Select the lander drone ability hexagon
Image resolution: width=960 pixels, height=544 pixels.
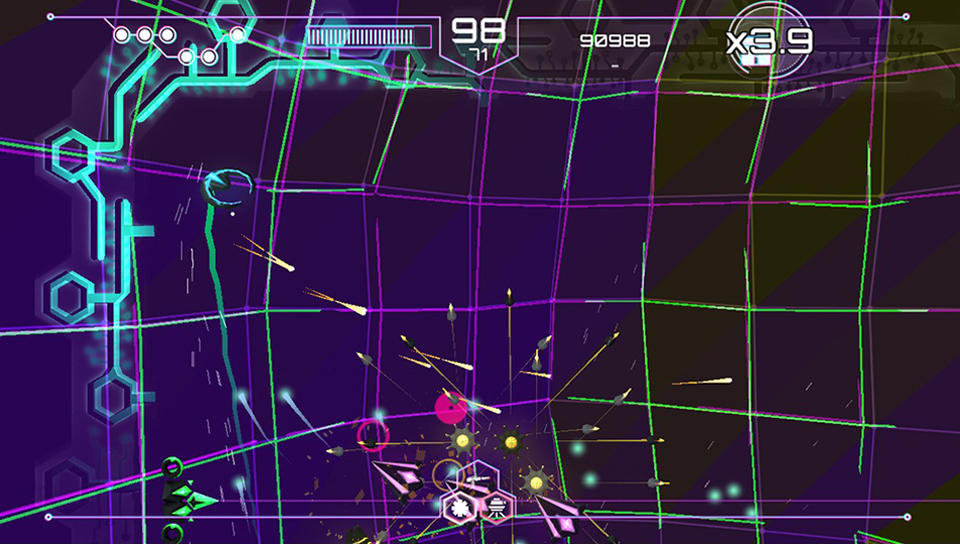point(496,508)
